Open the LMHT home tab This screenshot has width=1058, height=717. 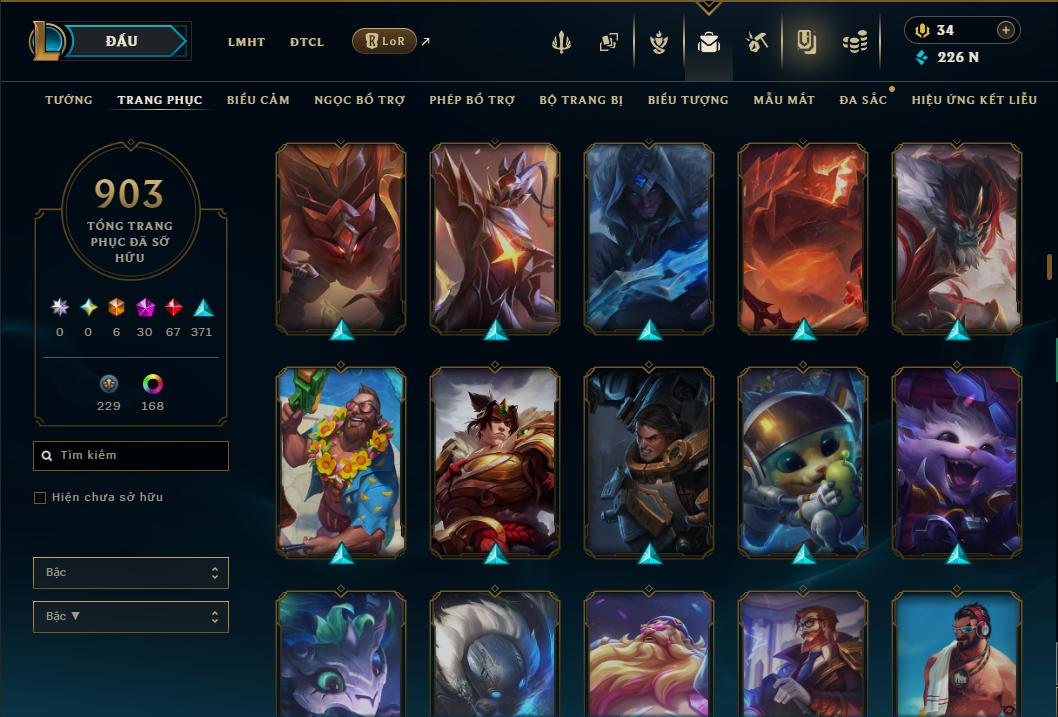pos(246,42)
